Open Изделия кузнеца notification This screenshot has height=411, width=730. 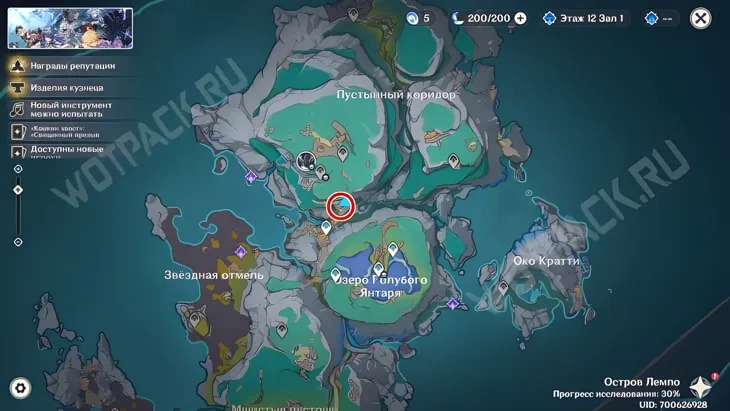[65, 87]
